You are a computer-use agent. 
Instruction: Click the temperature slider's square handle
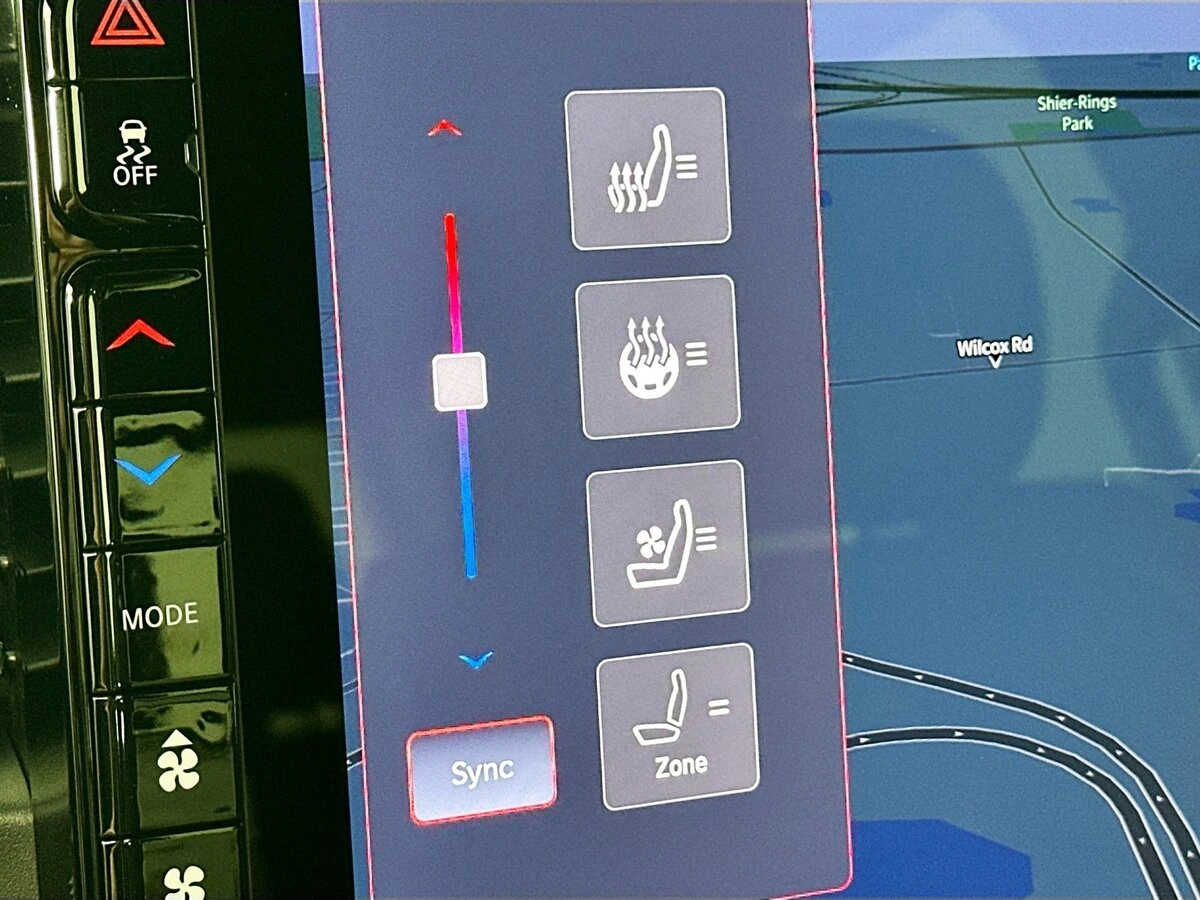click(x=460, y=381)
